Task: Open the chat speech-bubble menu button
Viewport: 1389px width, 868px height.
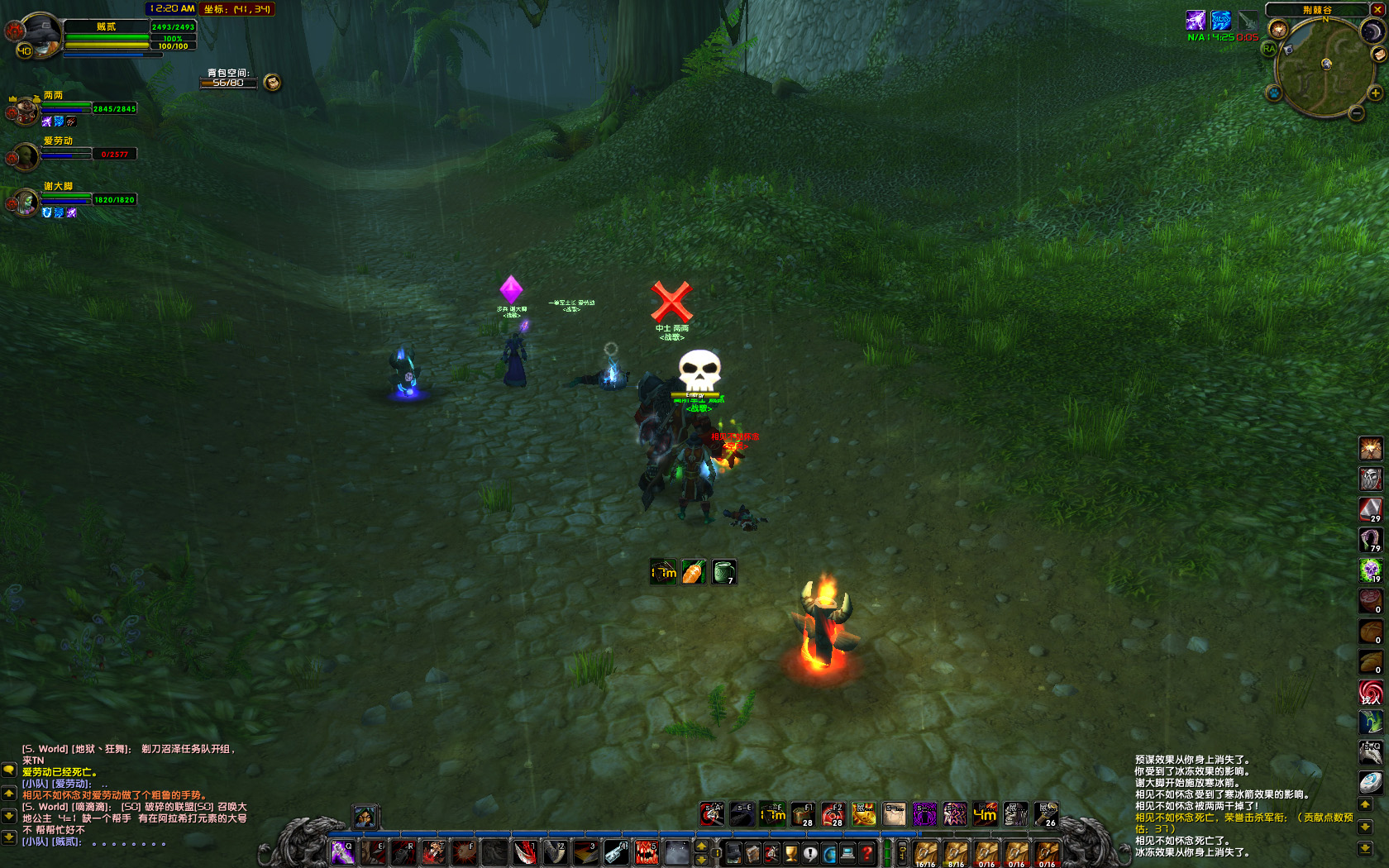Action: point(9,770)
